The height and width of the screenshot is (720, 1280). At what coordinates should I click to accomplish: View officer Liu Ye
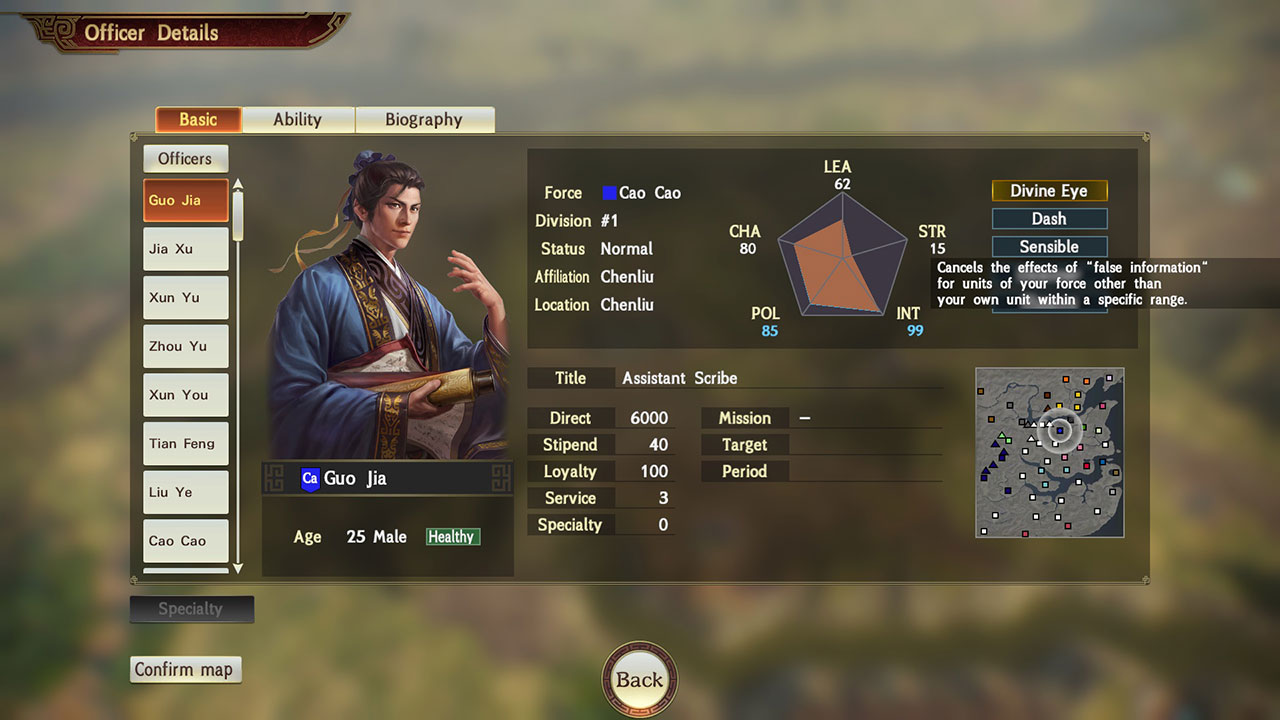point(186,492)
